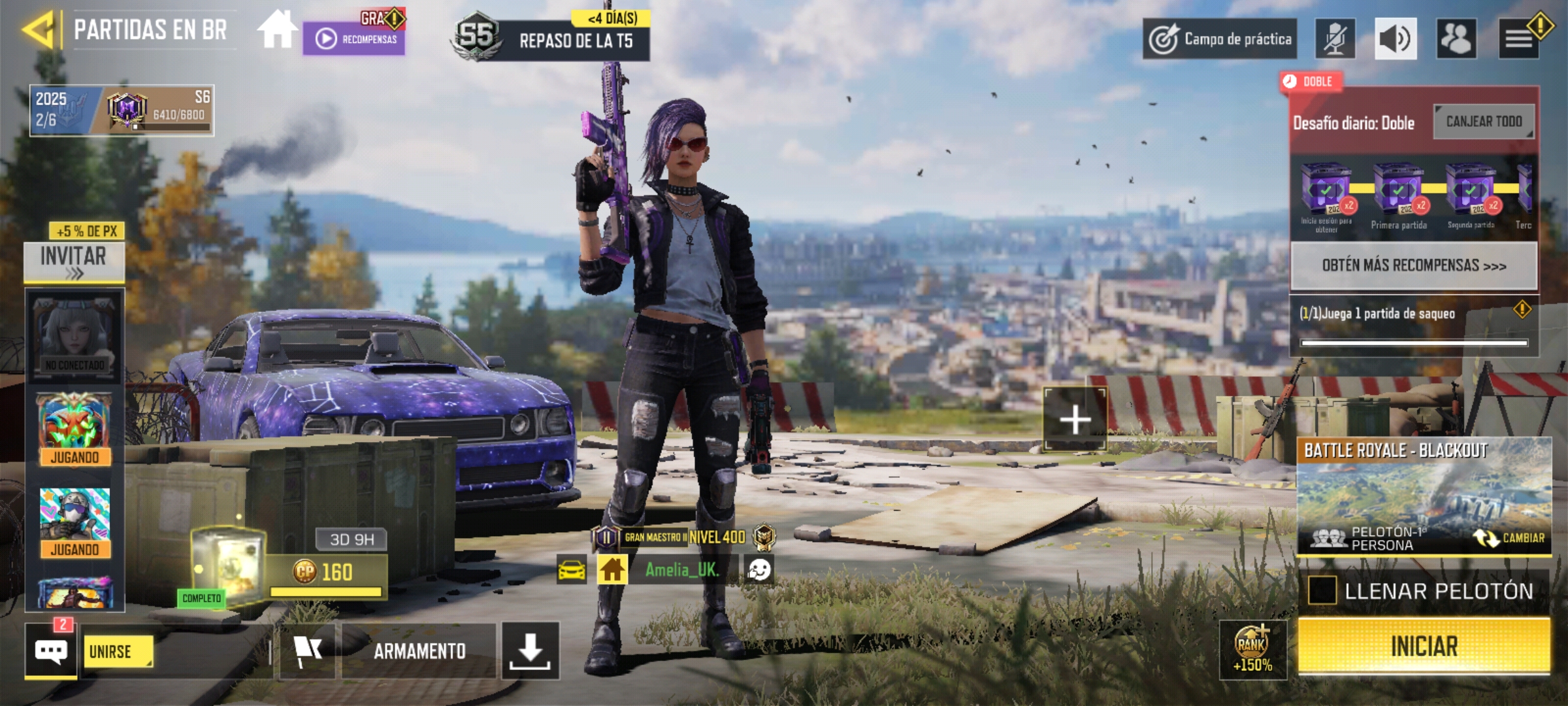Screen dimensions: 1568x706
Task: Claim all with Canjear Todo
Action: 1484,122
